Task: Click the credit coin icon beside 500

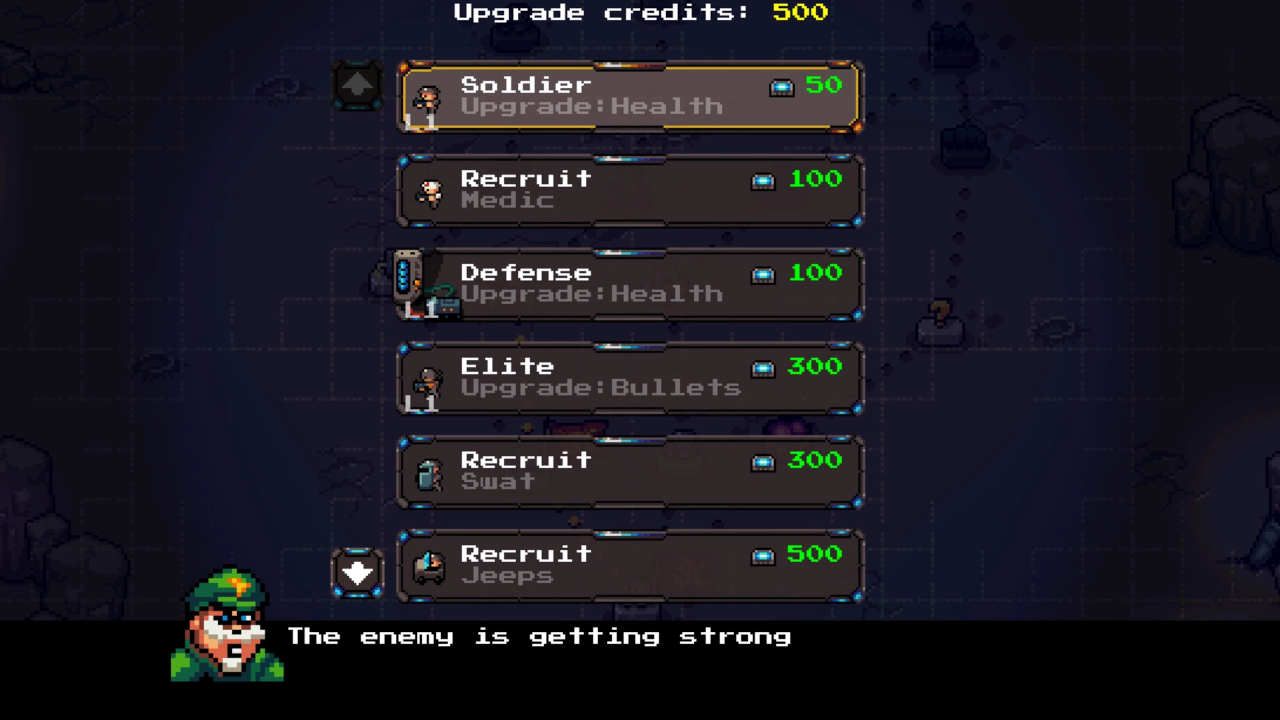Action: click(763, 556)
